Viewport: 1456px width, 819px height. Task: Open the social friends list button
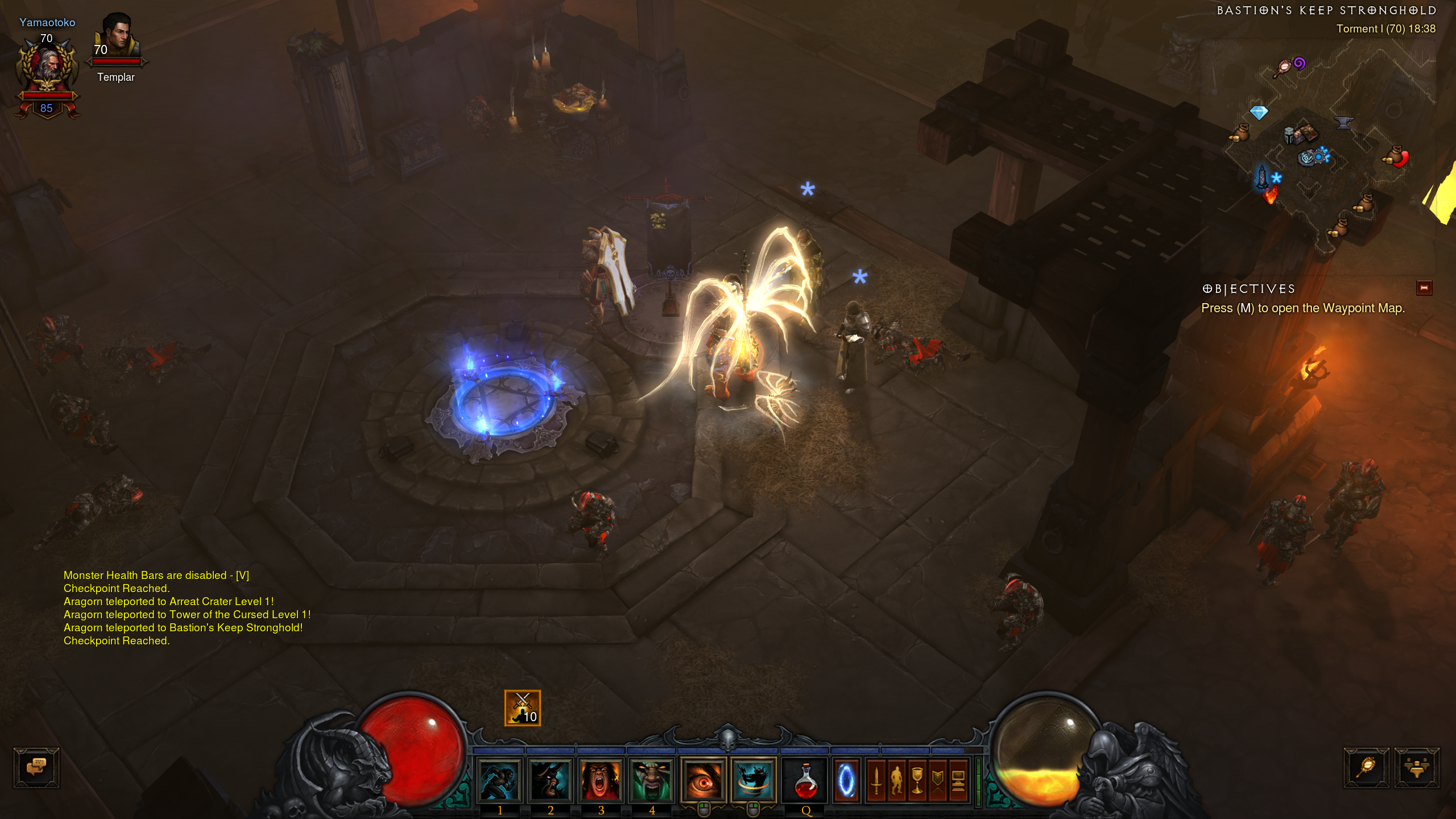pos(1416,767)
